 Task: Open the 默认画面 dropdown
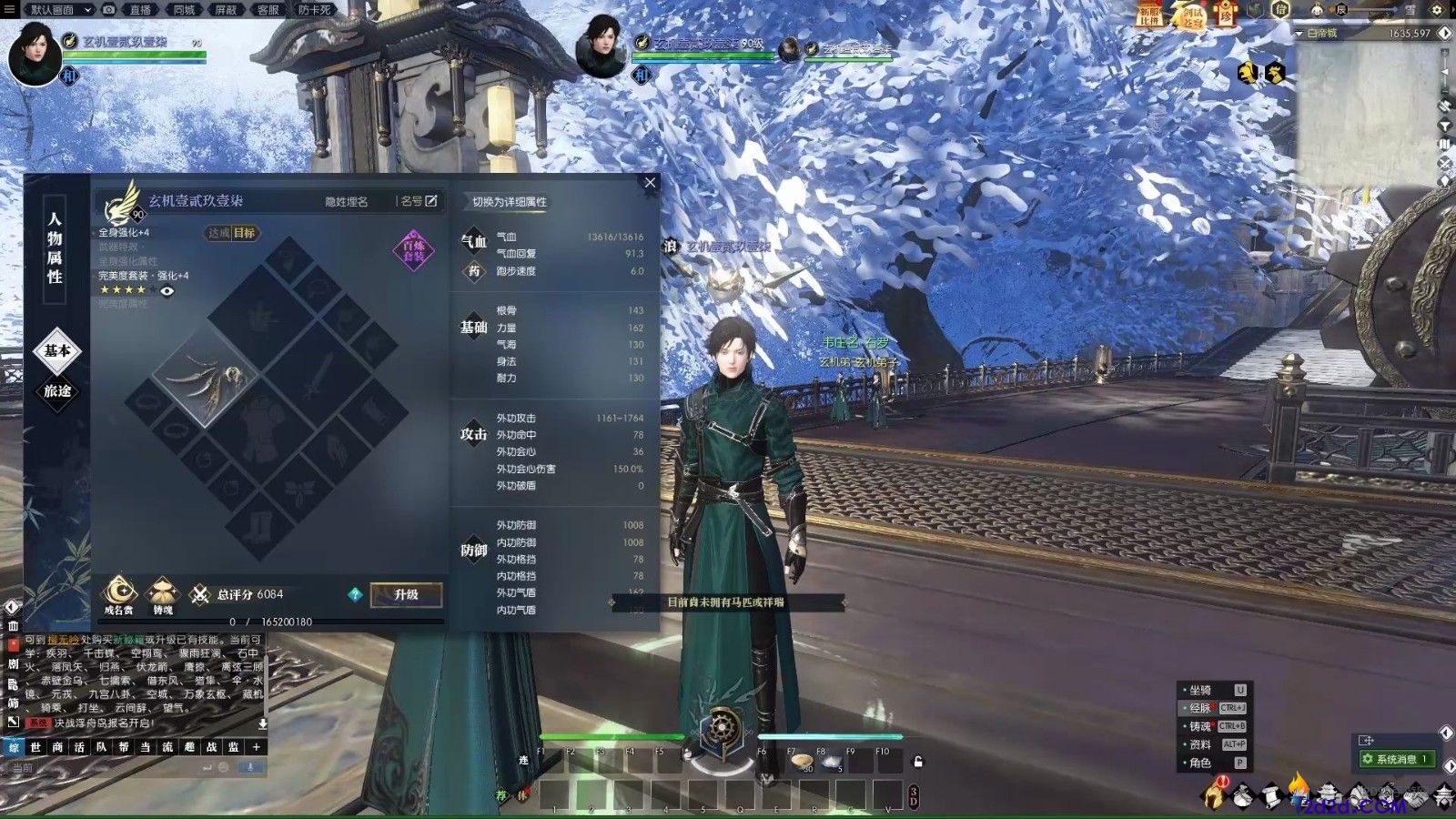59,10
